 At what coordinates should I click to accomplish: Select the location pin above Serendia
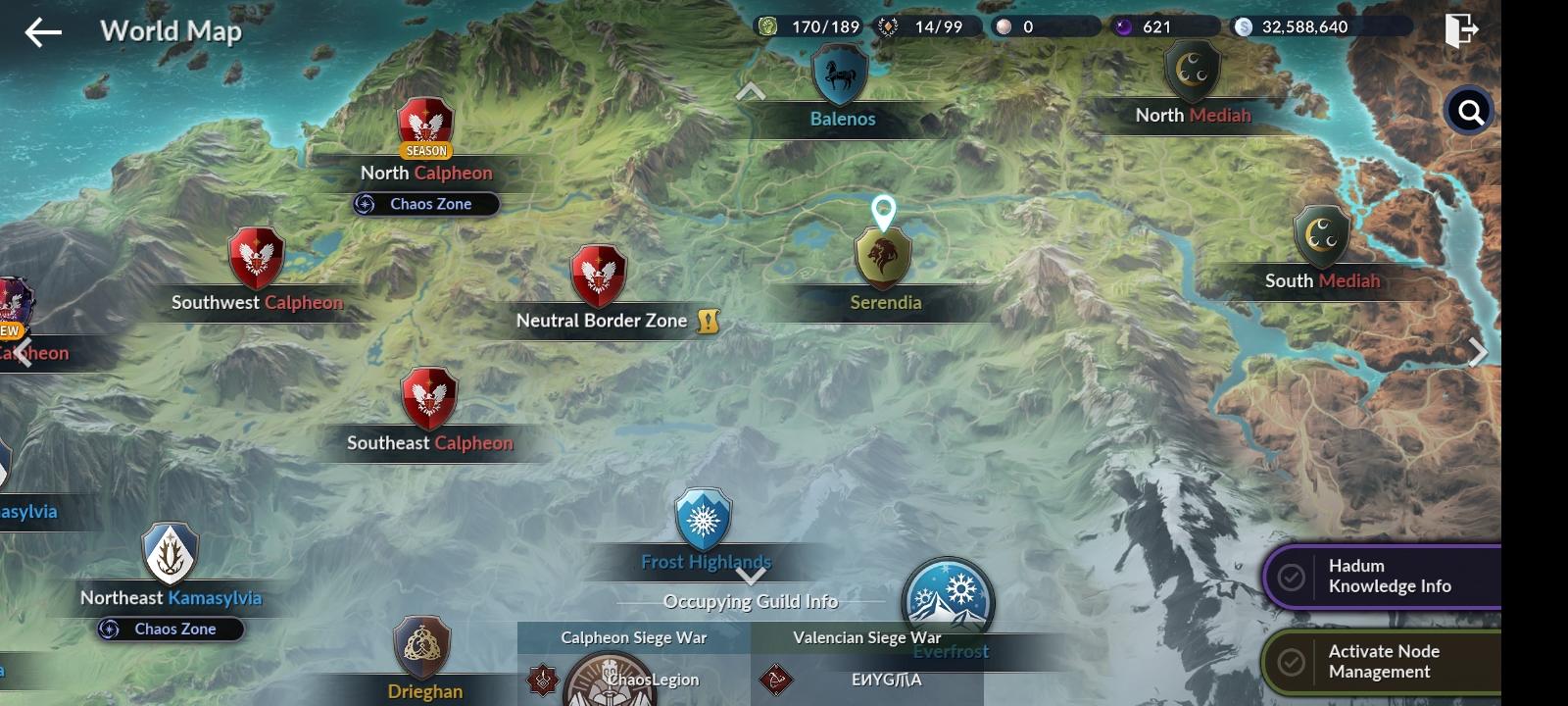pos(885,211)
